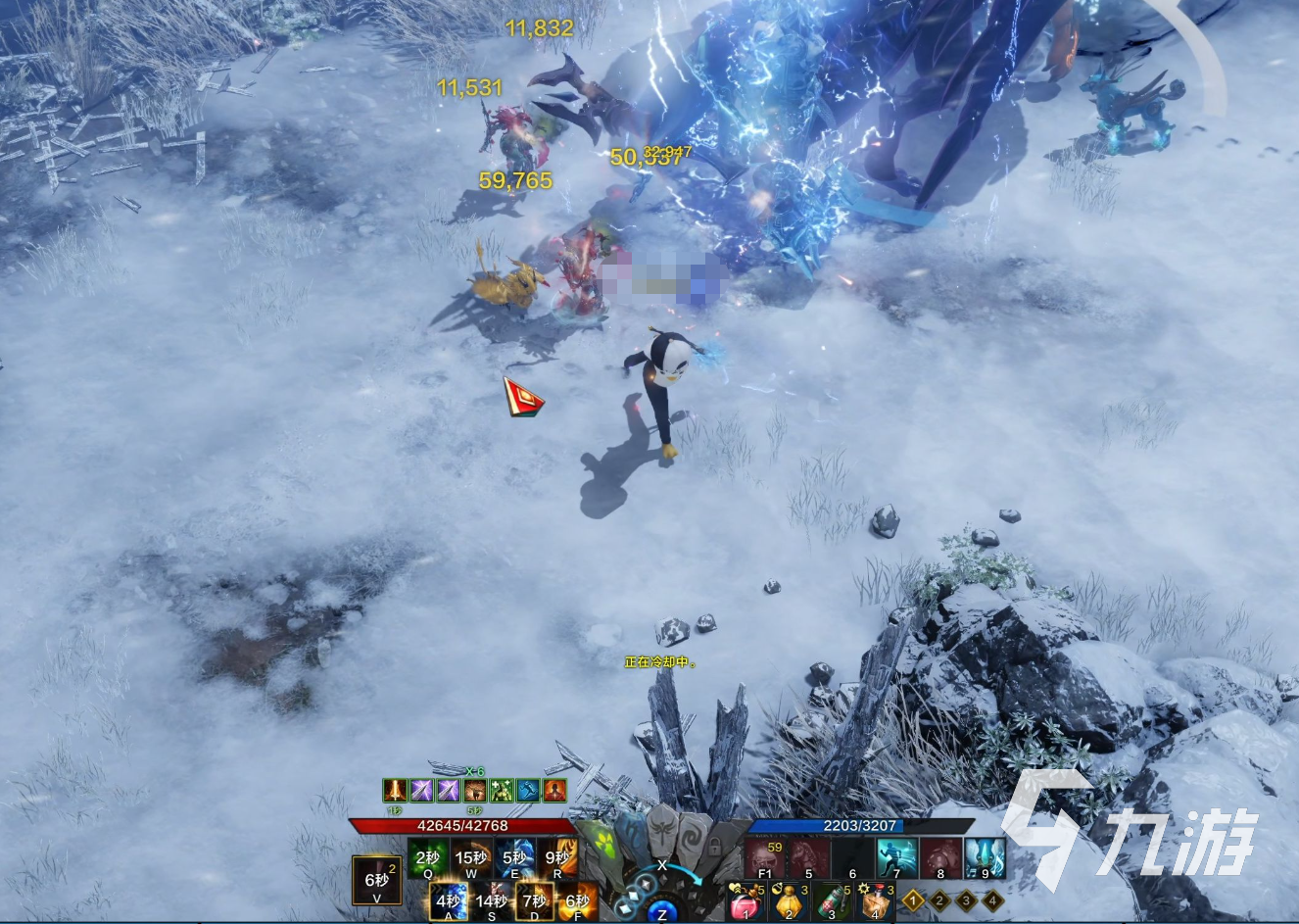Trigger the orange R skill slot
Viewport: 1299px width, 924px height.
pyautogui.click(x=557, y=858)
